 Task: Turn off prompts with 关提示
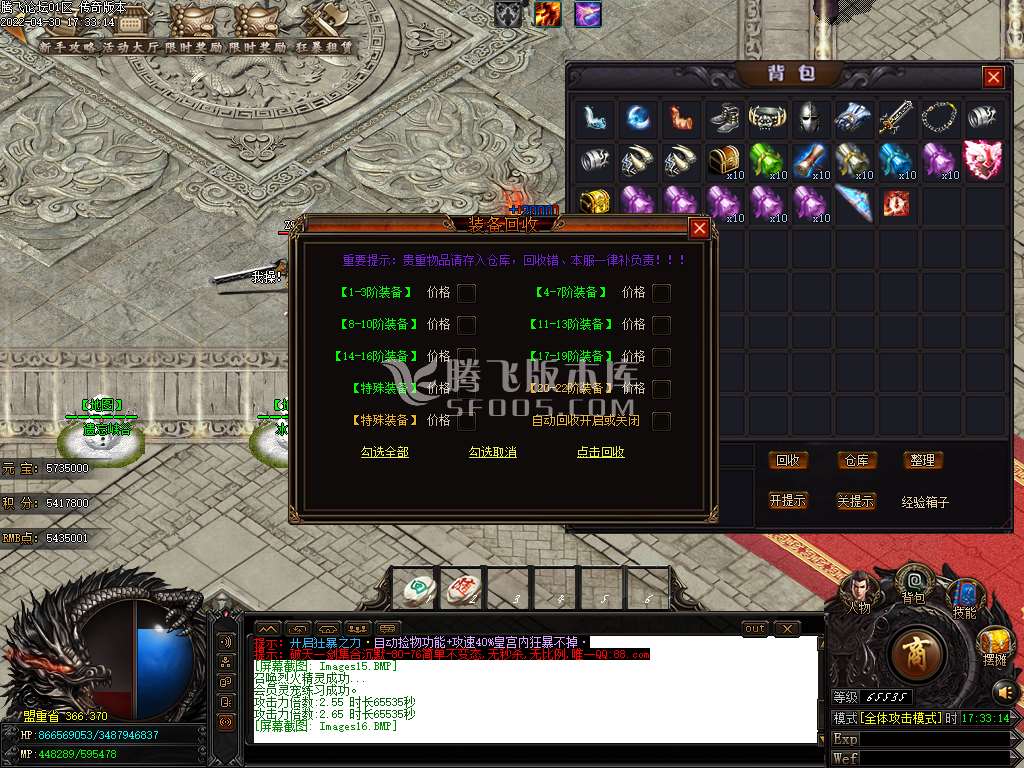click(x=855, y=500)
